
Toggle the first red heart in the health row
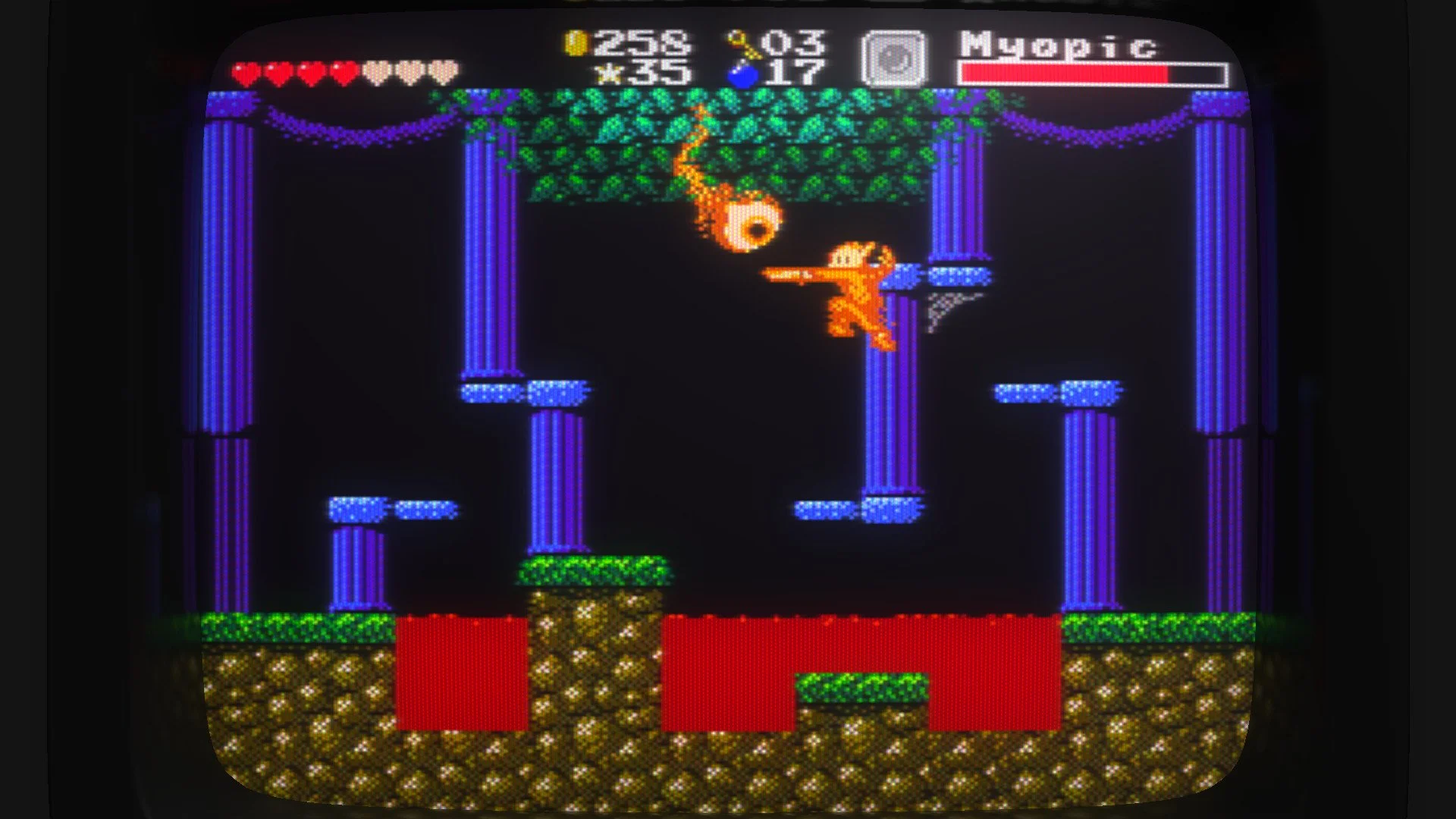point(246,72)
